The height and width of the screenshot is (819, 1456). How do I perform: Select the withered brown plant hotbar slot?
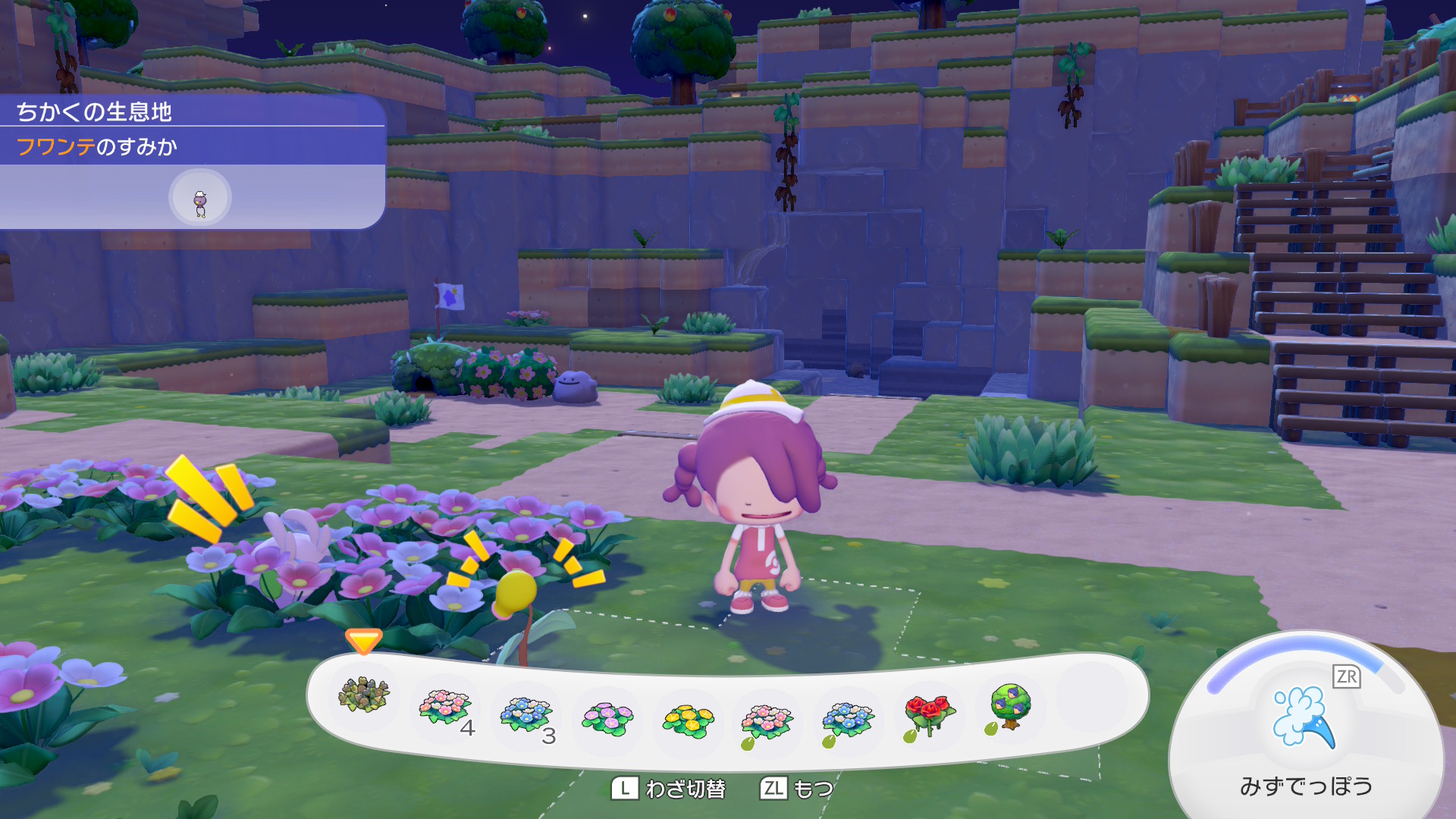364,694
